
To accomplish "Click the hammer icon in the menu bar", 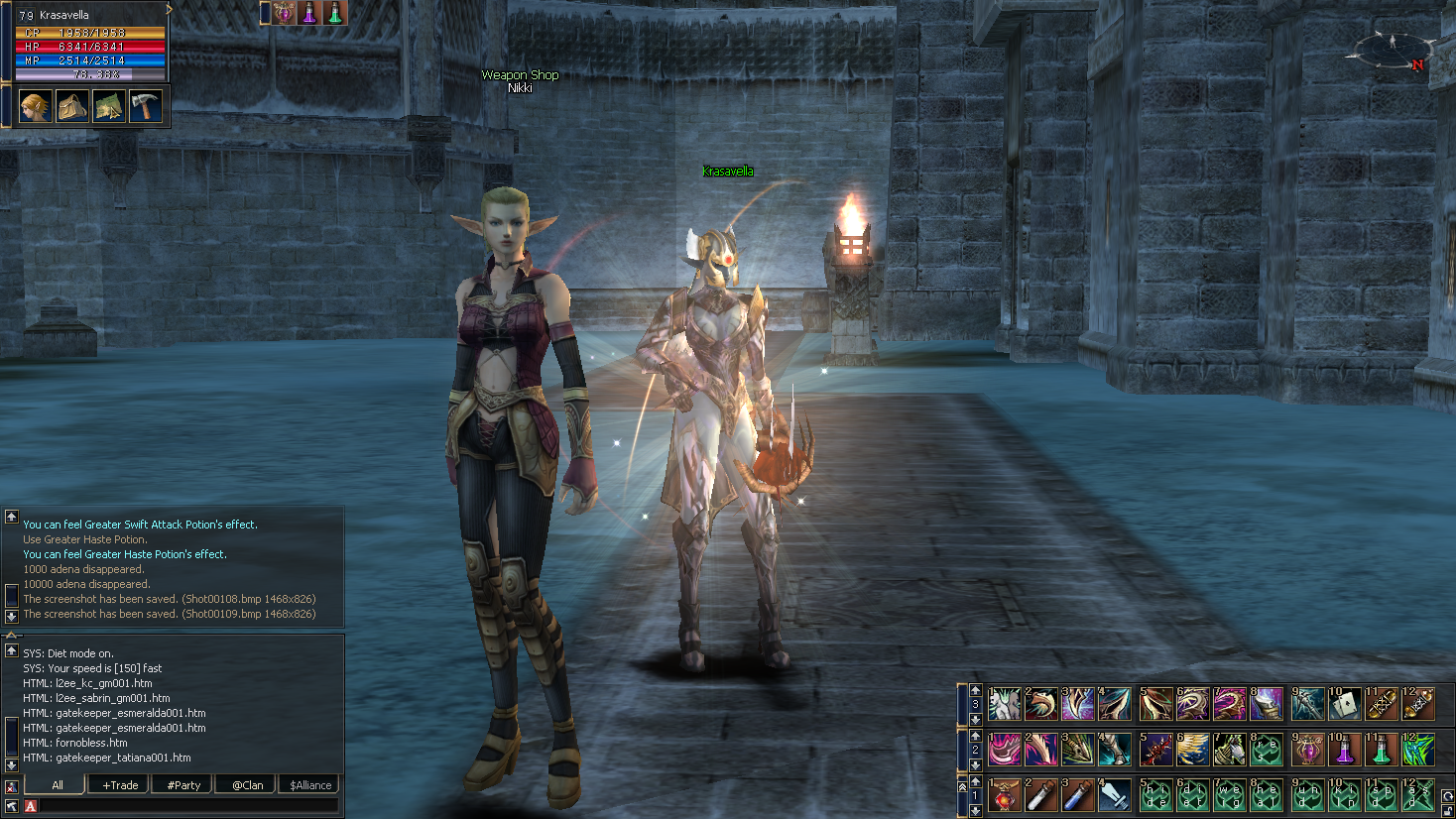I will pos(145,106).
